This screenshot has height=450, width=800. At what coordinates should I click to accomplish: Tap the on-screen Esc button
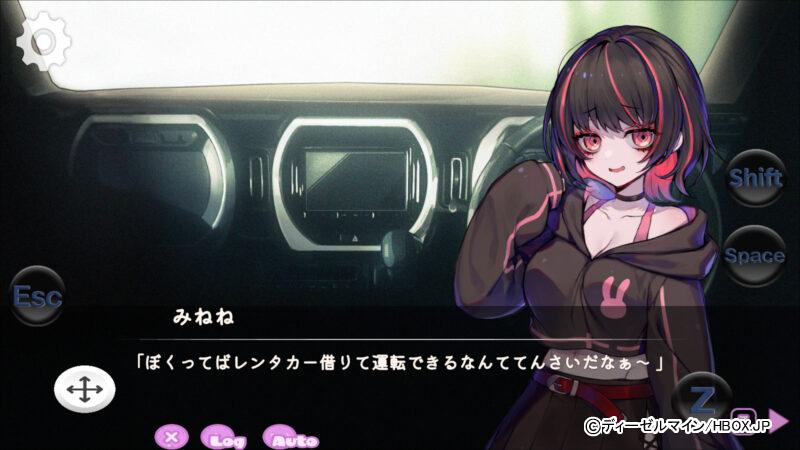pyautogui.click(x=37, y=296)
